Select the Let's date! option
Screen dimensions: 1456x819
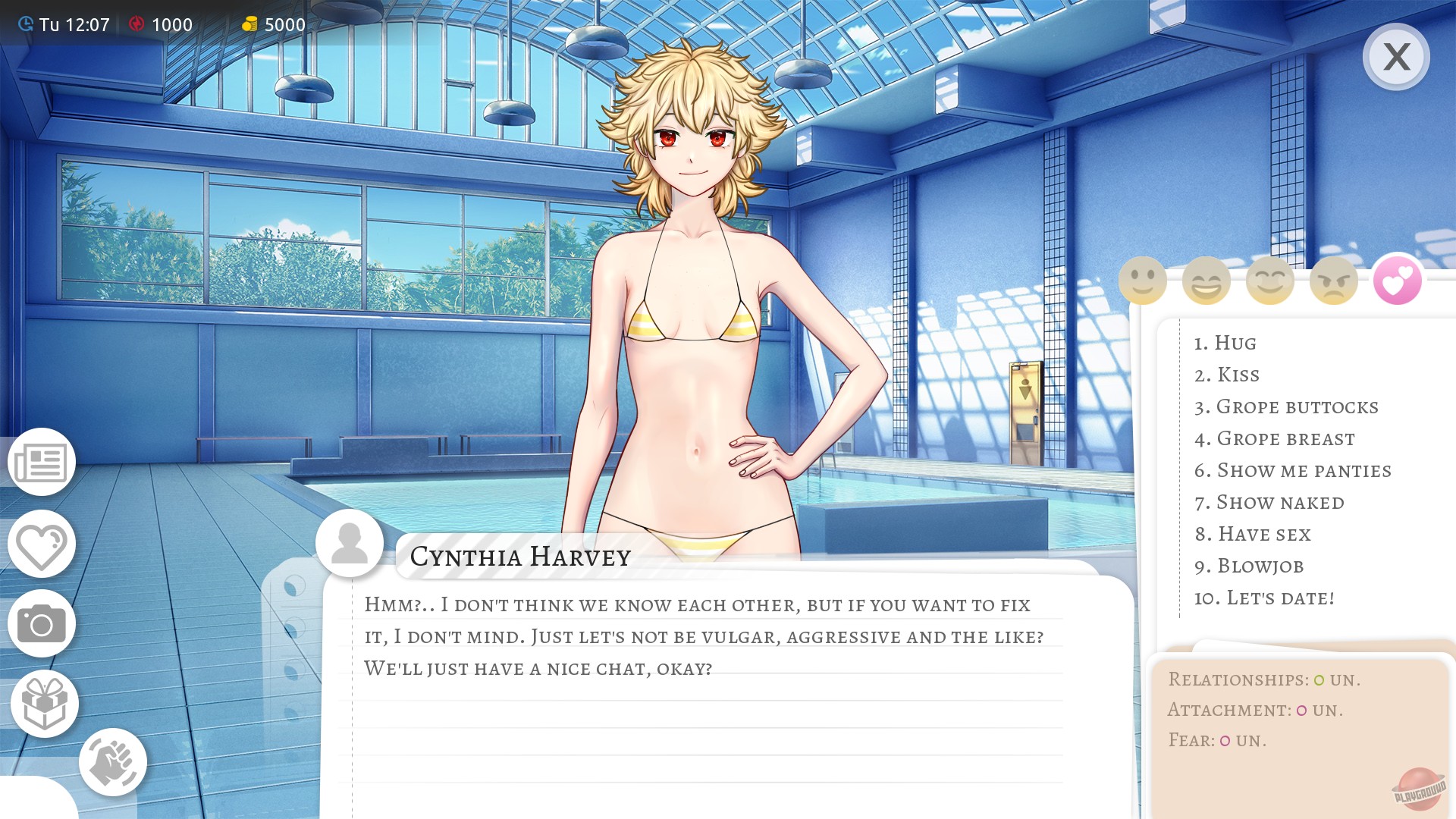pos(1264,598)
